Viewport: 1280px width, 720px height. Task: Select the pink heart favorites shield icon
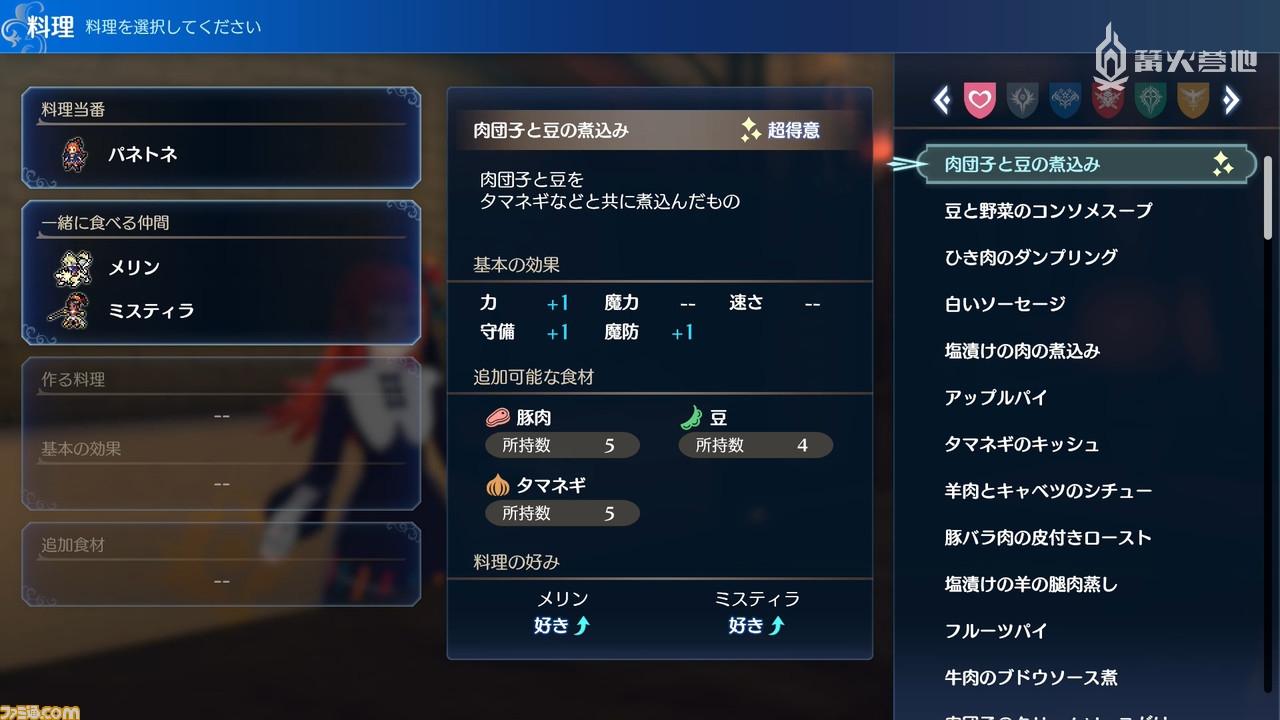[x=981, y=99]
